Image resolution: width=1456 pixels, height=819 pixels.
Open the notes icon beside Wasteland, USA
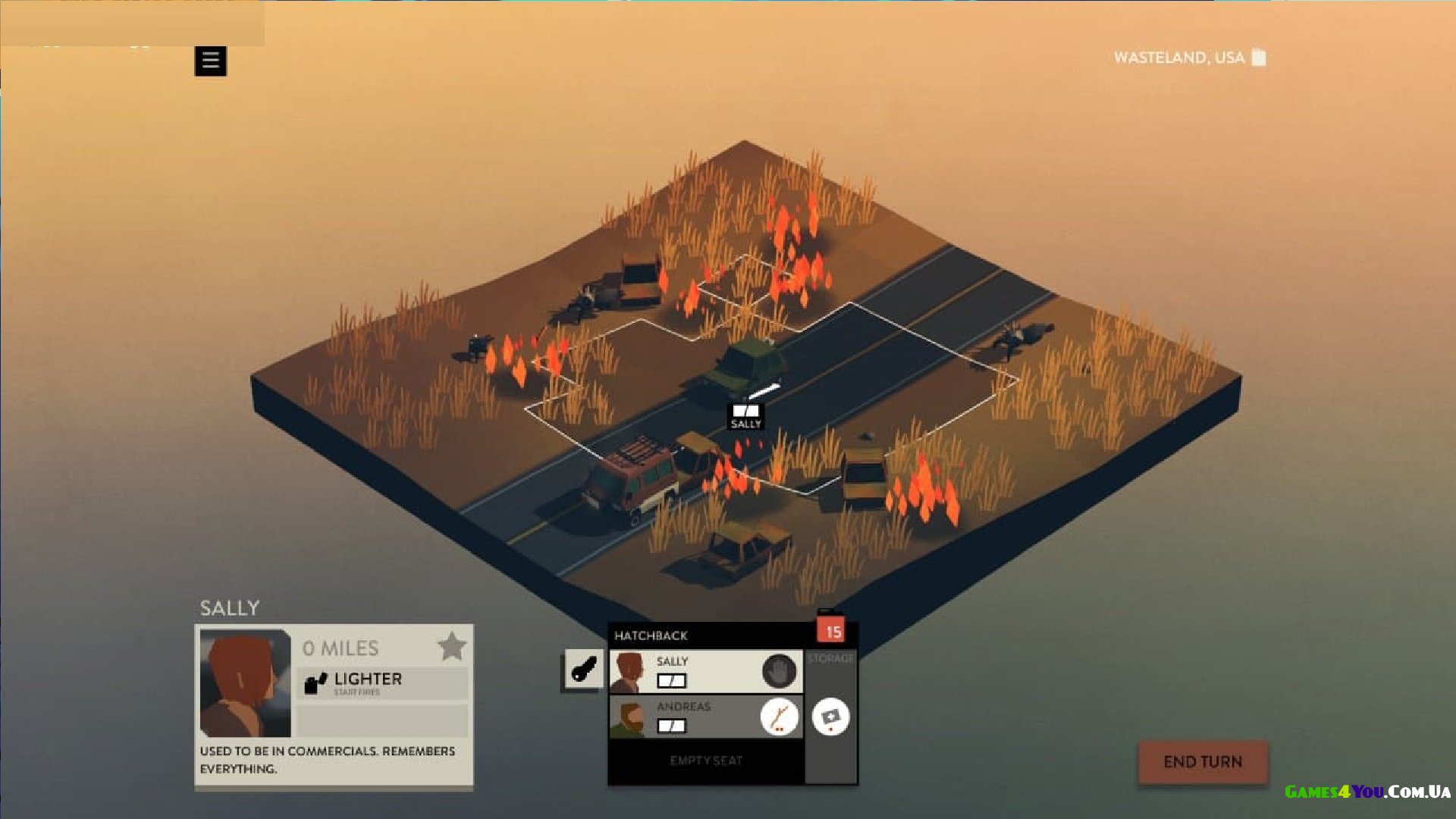point(1259,58)
